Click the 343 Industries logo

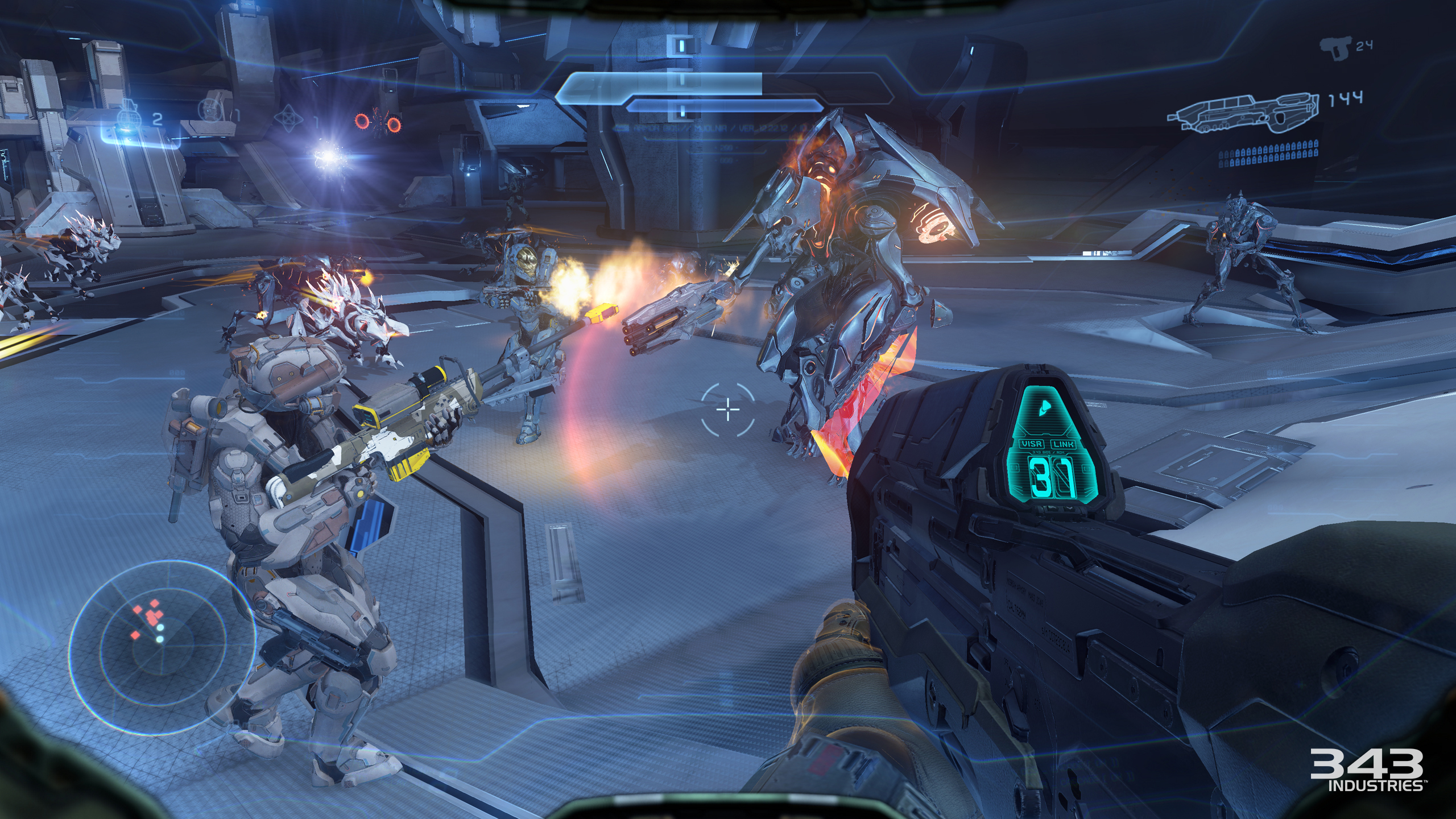[1366, 770]
